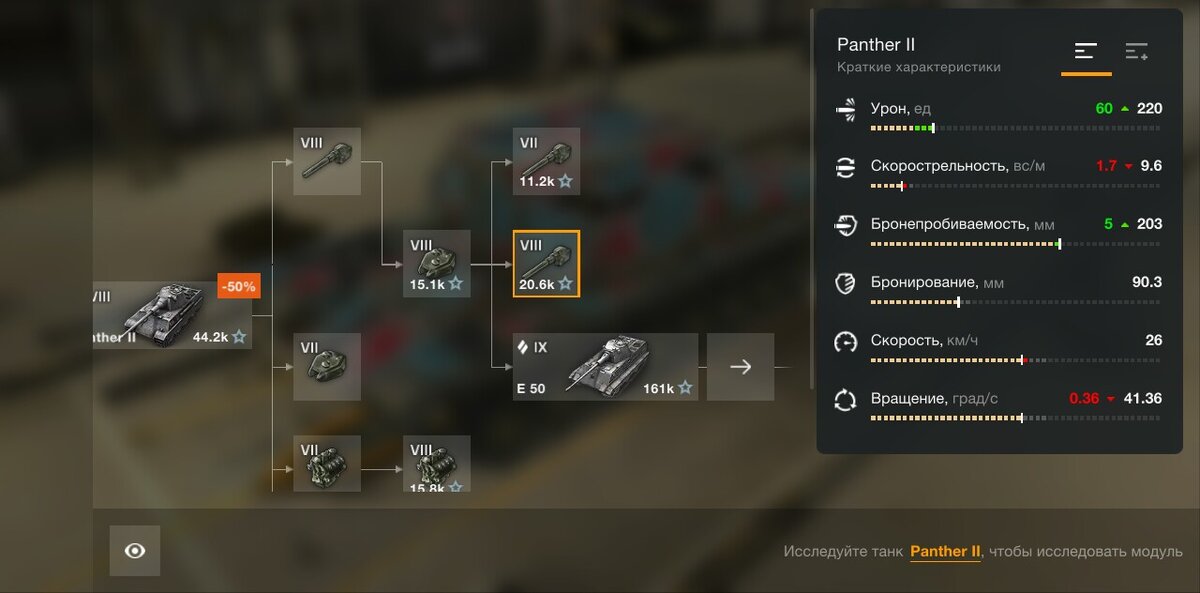Choose the 15.1k tier VIII turret module
The width and height of the screenshot is (1200, 593).
point(437,264)
